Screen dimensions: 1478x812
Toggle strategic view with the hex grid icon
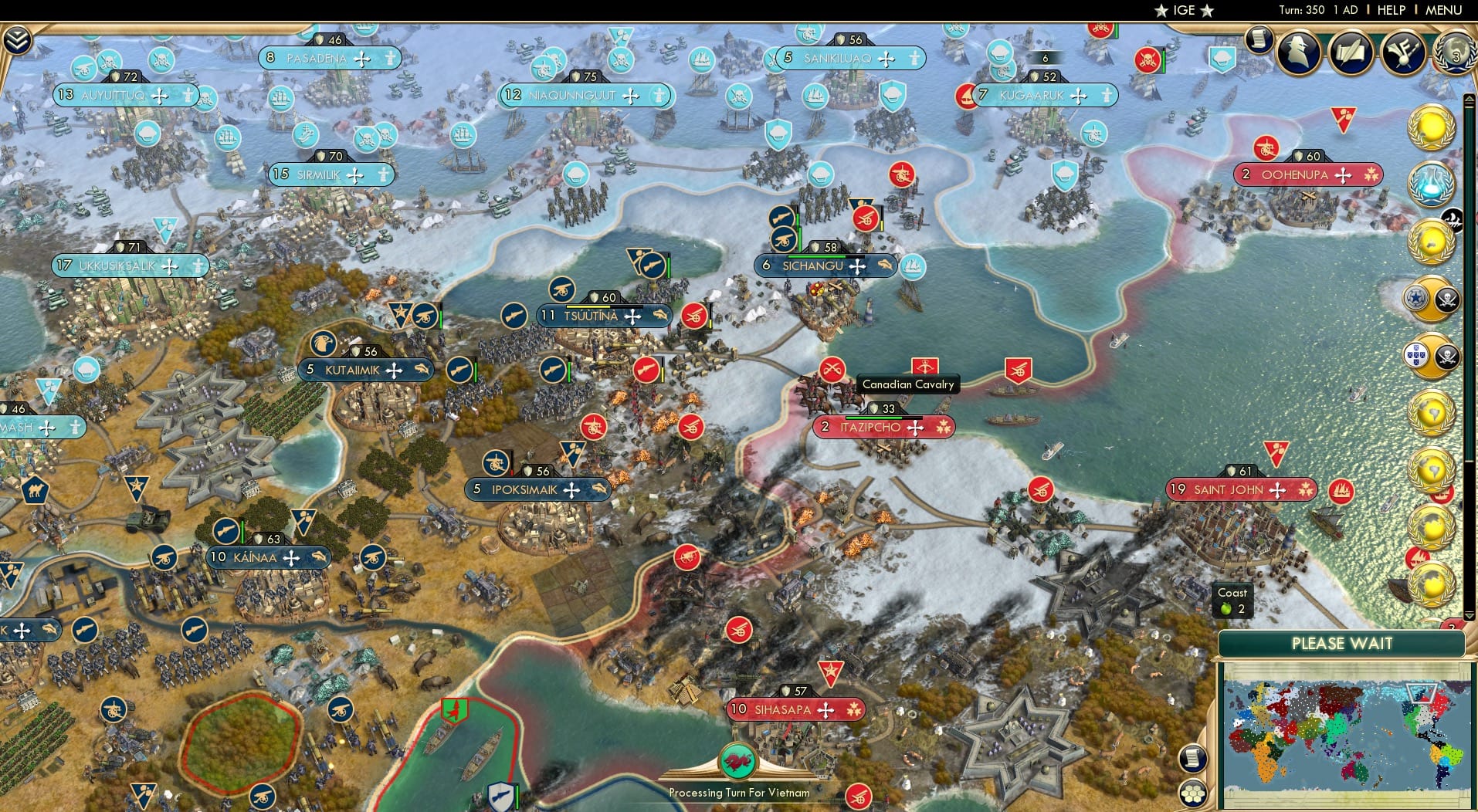click(x=1192, y=794)
